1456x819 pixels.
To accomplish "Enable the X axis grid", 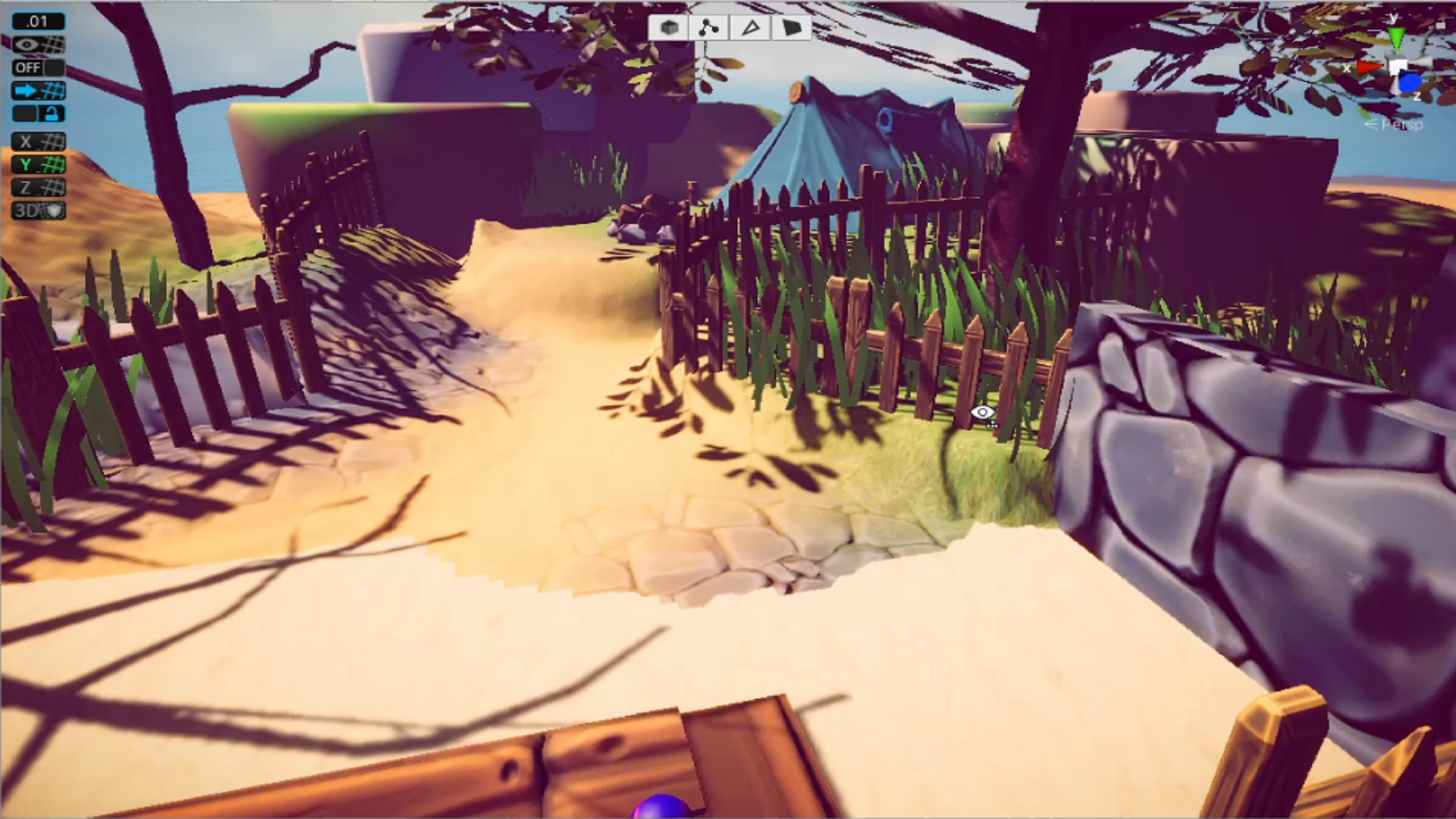I will tap(38, 142).
